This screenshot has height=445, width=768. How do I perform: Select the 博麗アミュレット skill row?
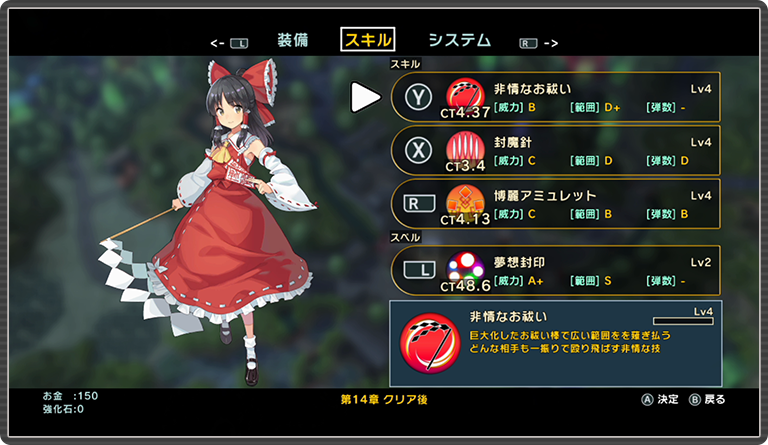point(555,204)
